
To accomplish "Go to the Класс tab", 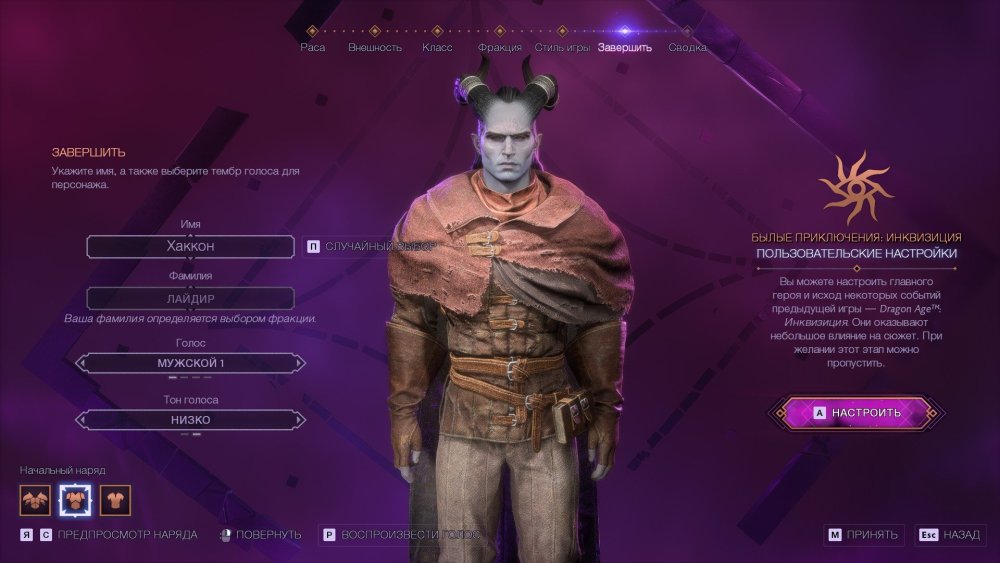I will click(437, 47).
